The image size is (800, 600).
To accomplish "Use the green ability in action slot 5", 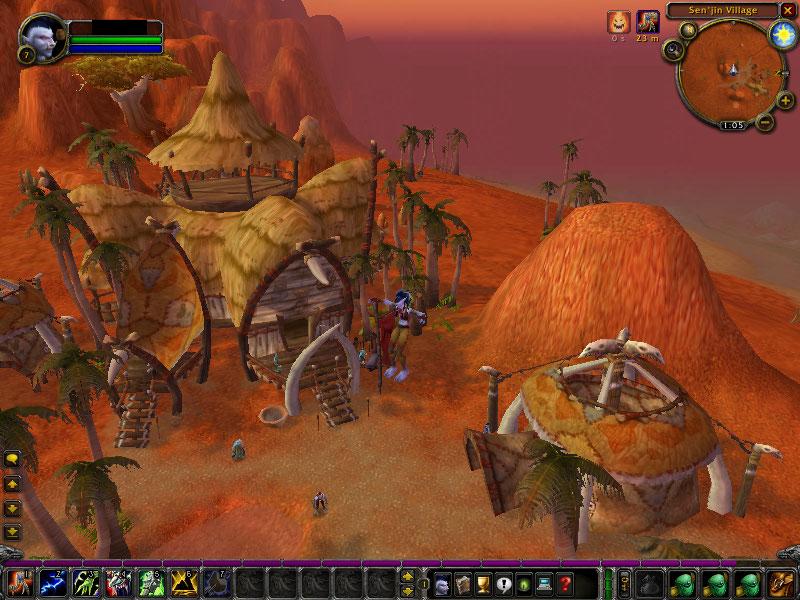I will tap(150, 581).
